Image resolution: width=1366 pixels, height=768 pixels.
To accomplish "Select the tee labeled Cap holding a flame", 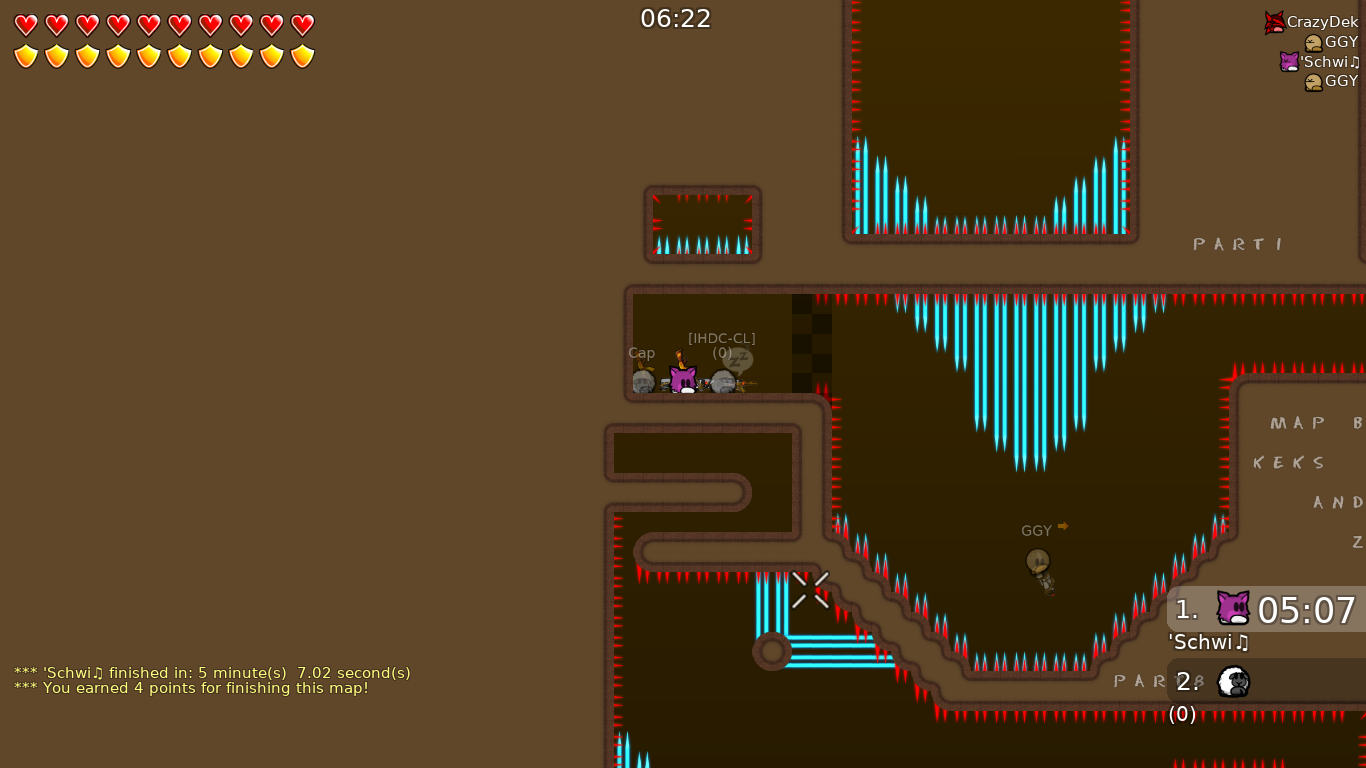I will (x=645, y=380).
